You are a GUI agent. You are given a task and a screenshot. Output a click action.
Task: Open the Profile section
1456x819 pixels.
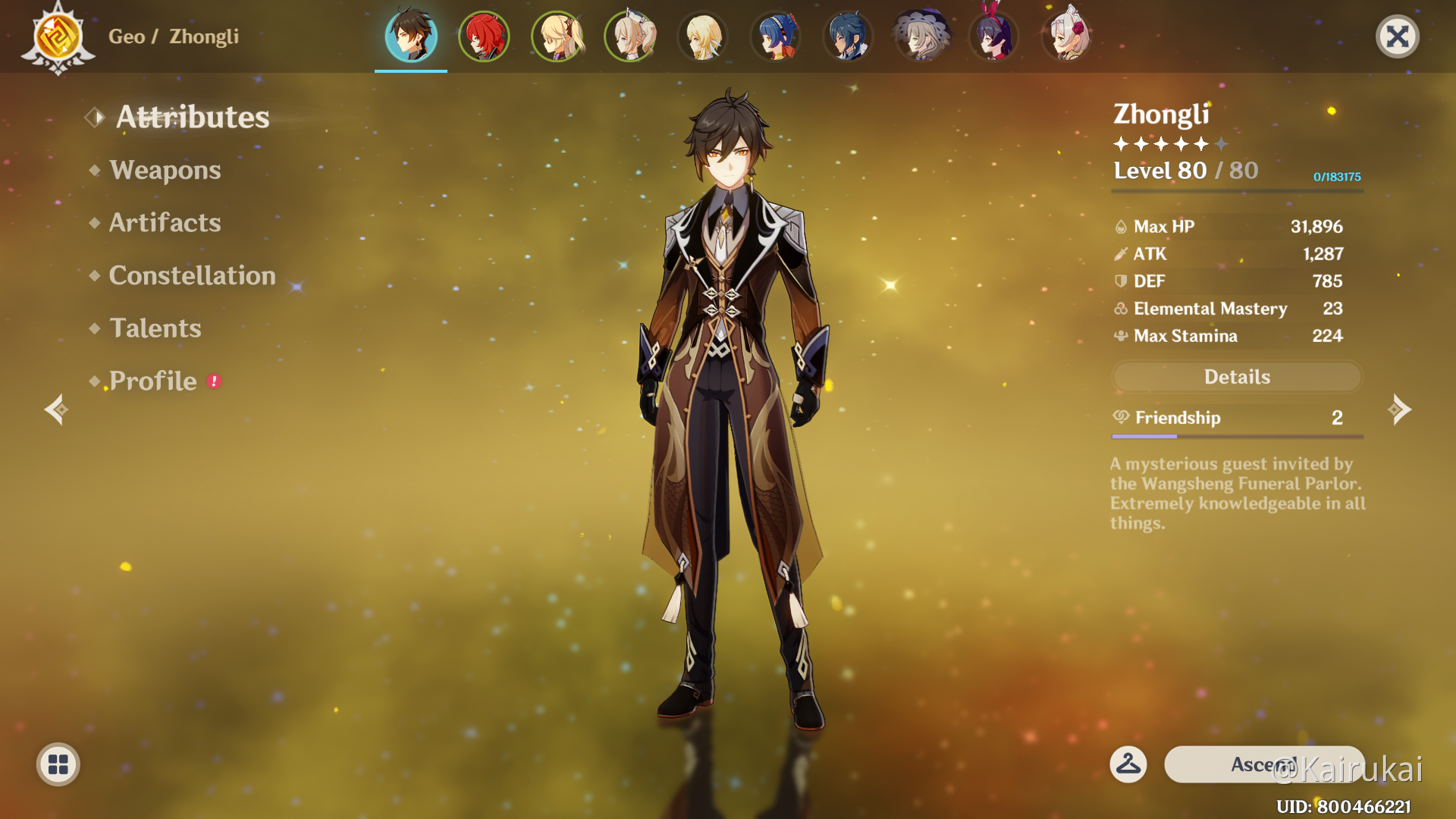point(152,381)
